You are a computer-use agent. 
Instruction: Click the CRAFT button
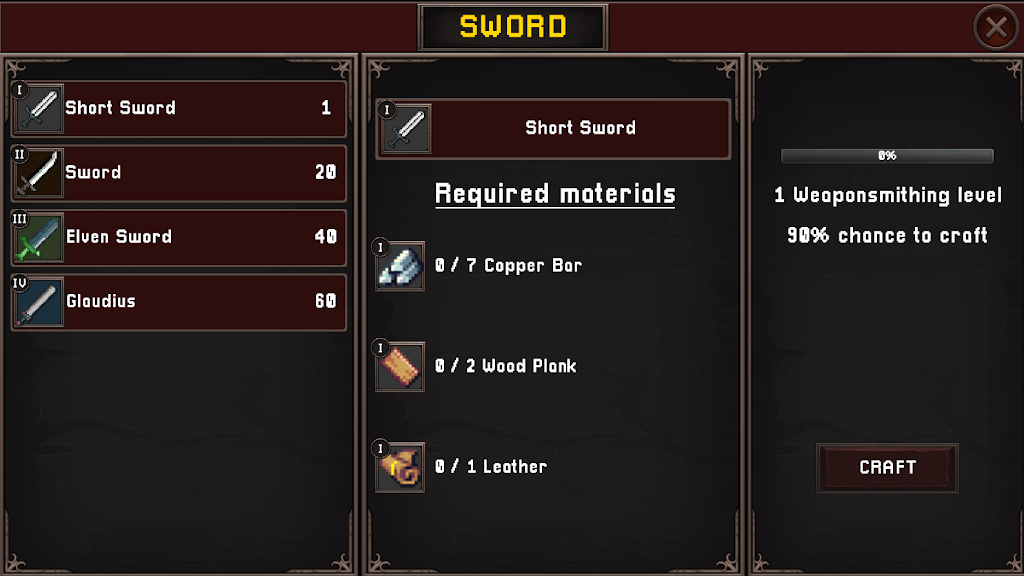coord(887,467)
